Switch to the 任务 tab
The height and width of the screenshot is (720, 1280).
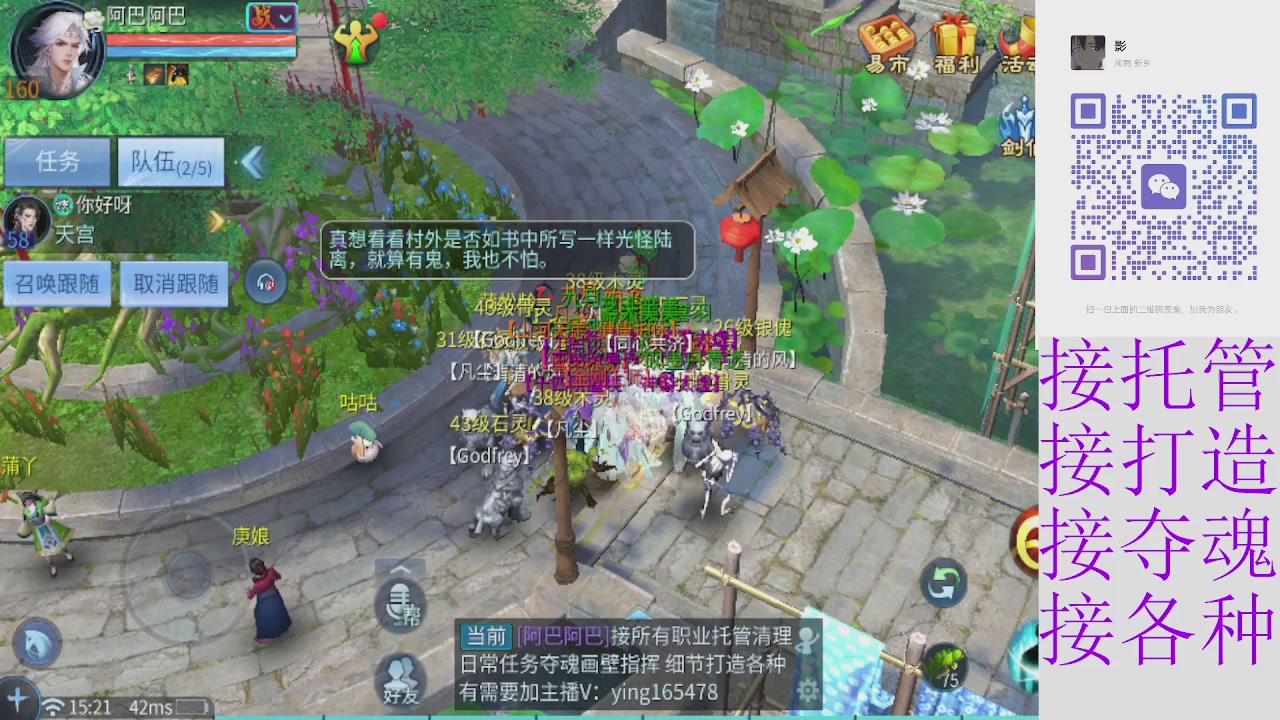coord(57,162)
